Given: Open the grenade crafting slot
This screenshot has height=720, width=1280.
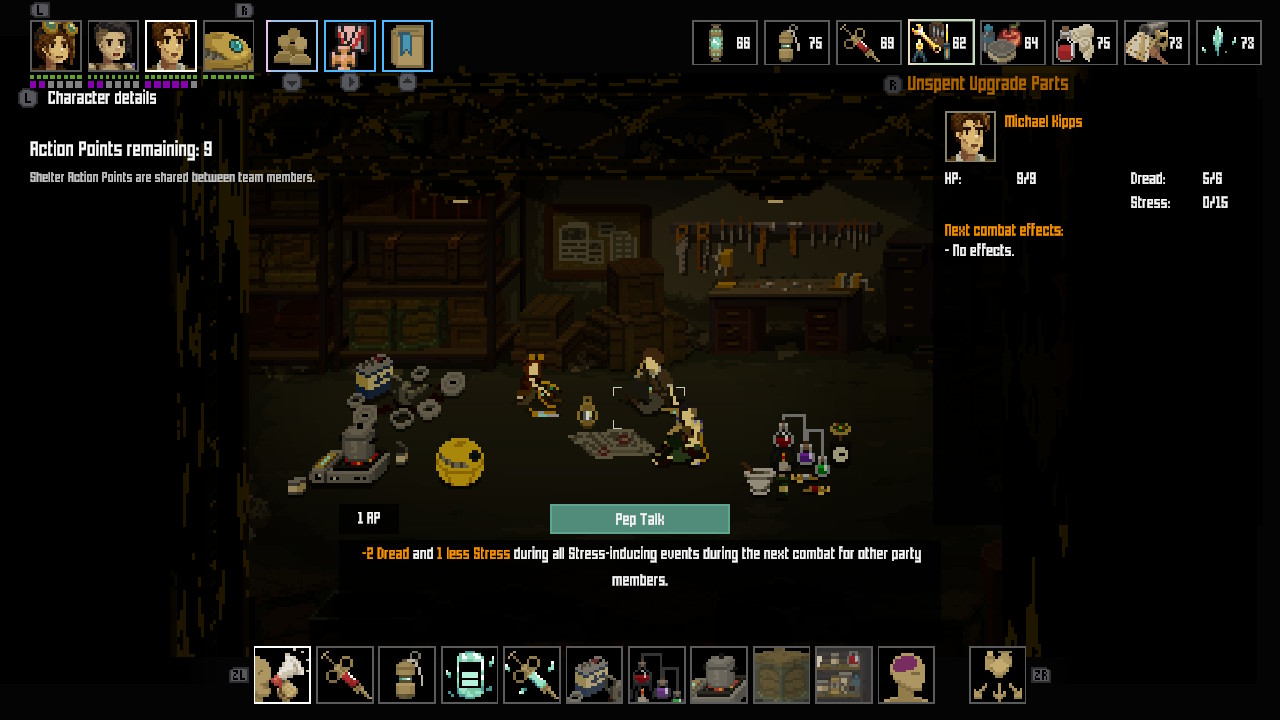Looking at the screenshot, I should [406, 675].
